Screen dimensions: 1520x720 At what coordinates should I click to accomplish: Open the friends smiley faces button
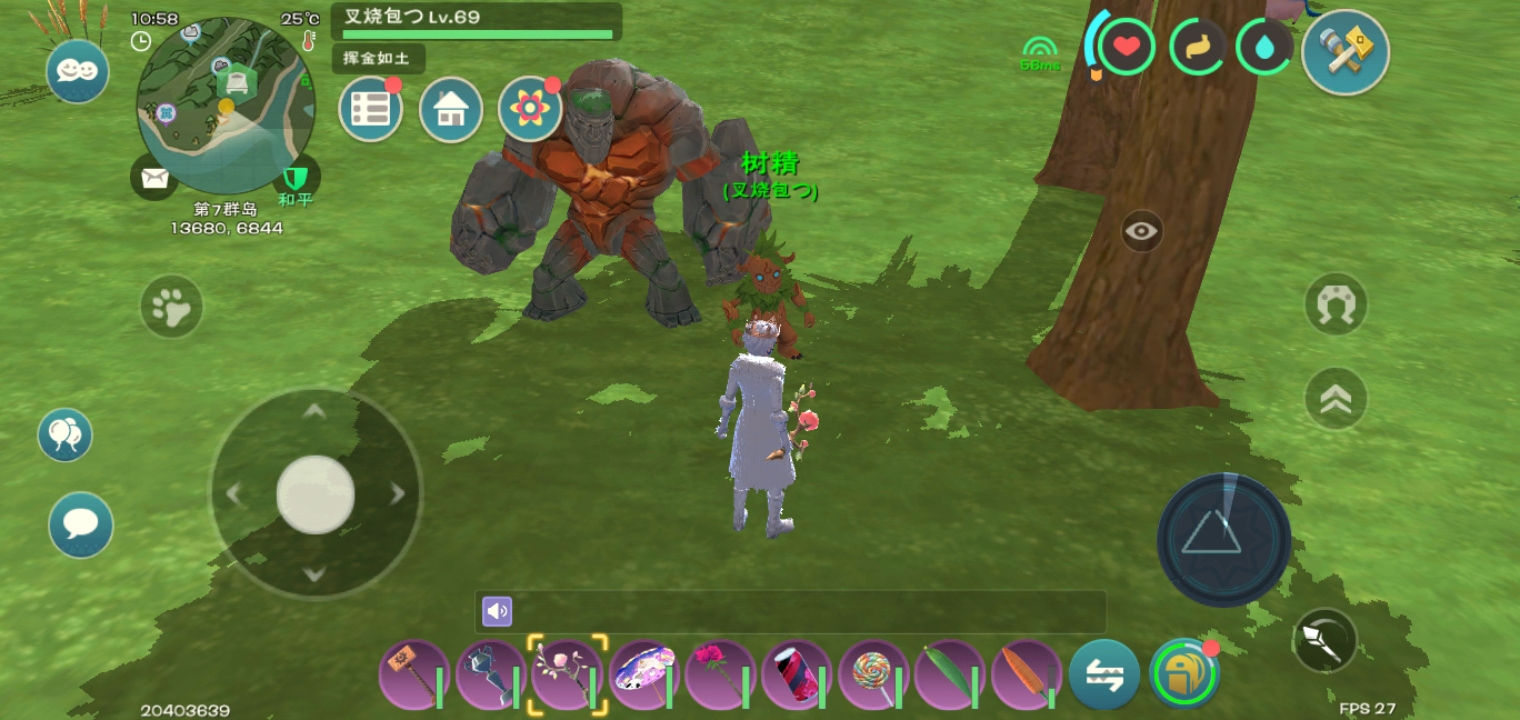(77, 71)
